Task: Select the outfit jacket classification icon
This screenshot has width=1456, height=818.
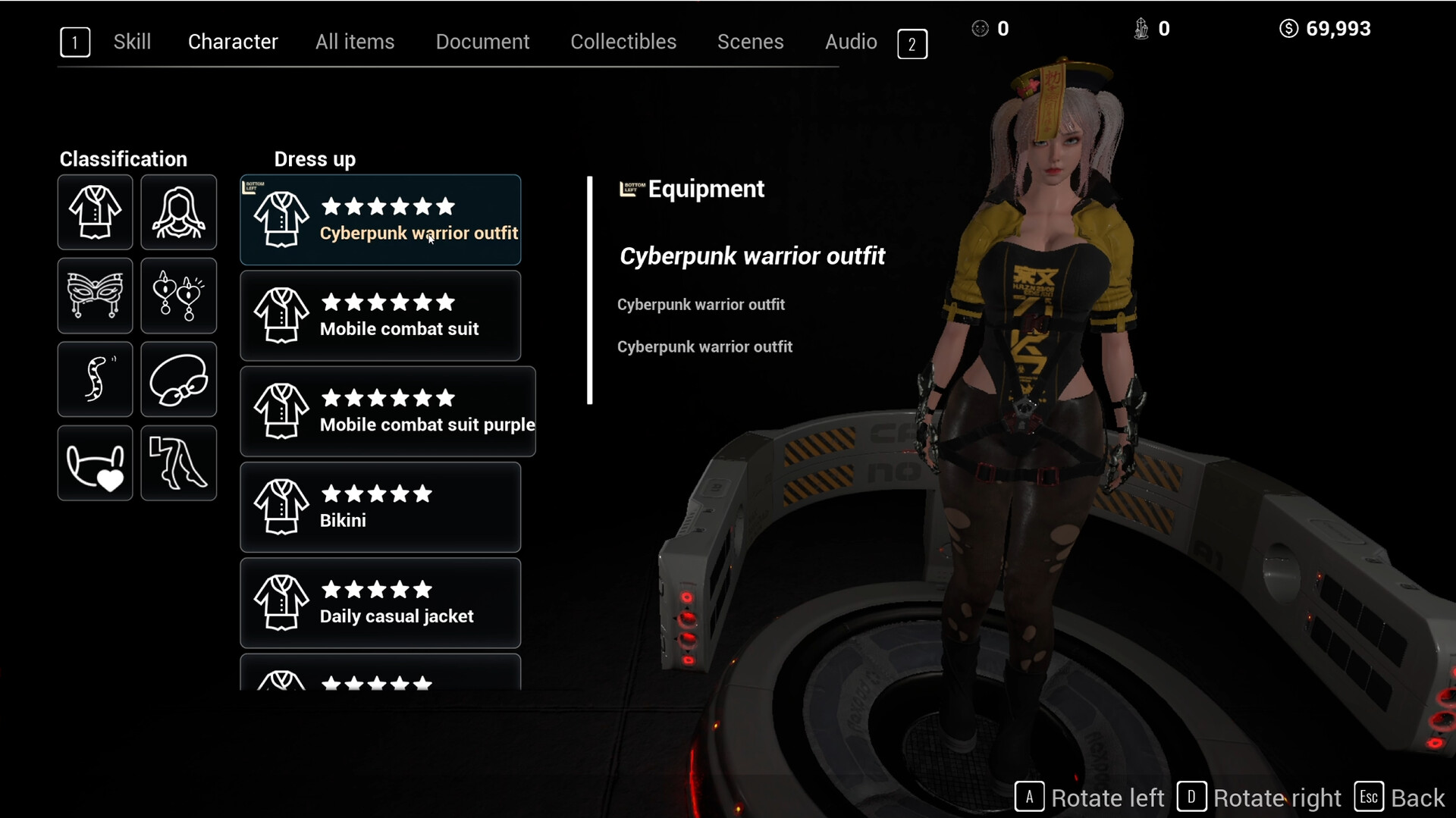Action: 96,212
